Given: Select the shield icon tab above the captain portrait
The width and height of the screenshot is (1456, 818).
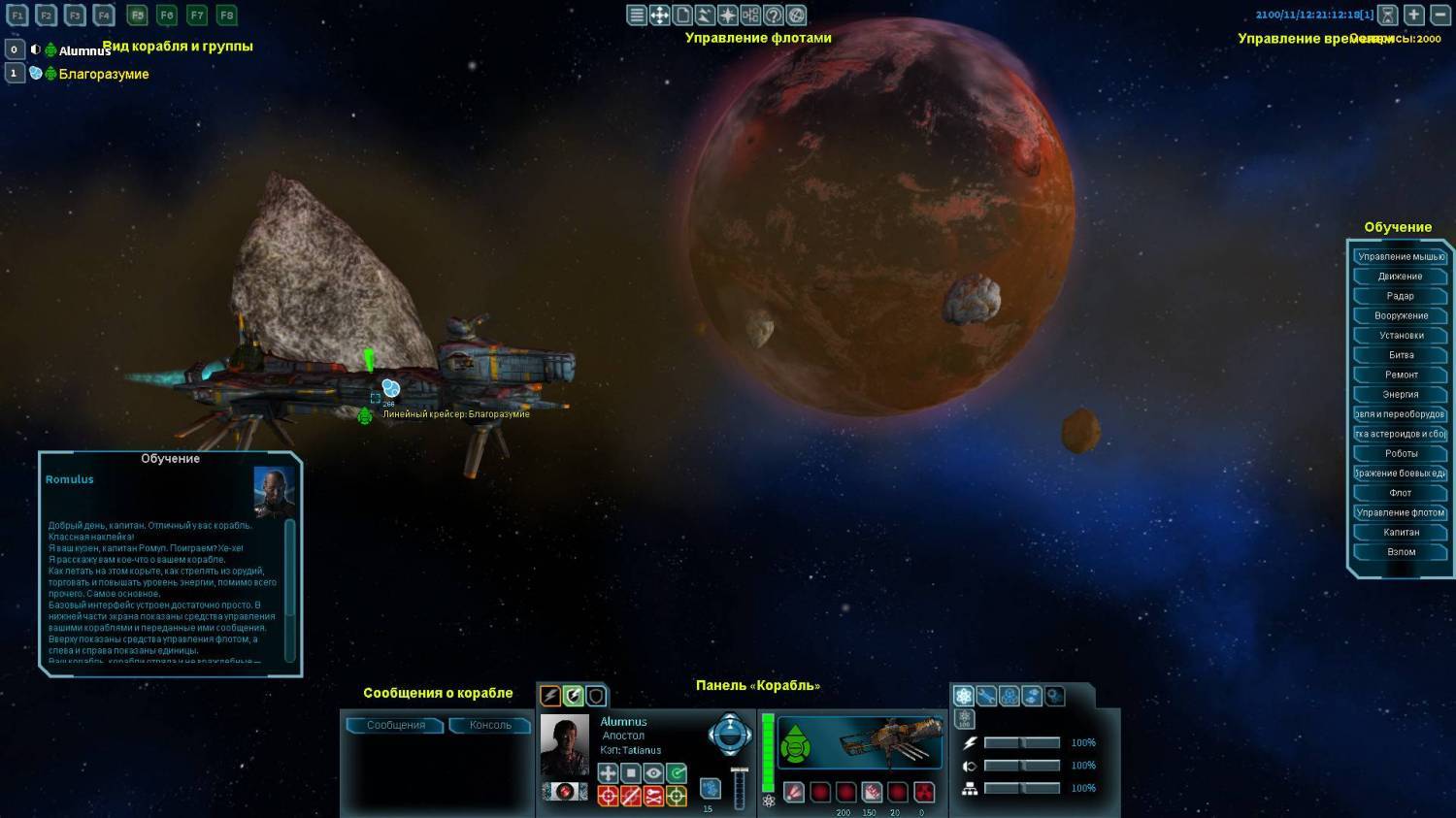Looking at the screenshot, I should pos(596,696).
